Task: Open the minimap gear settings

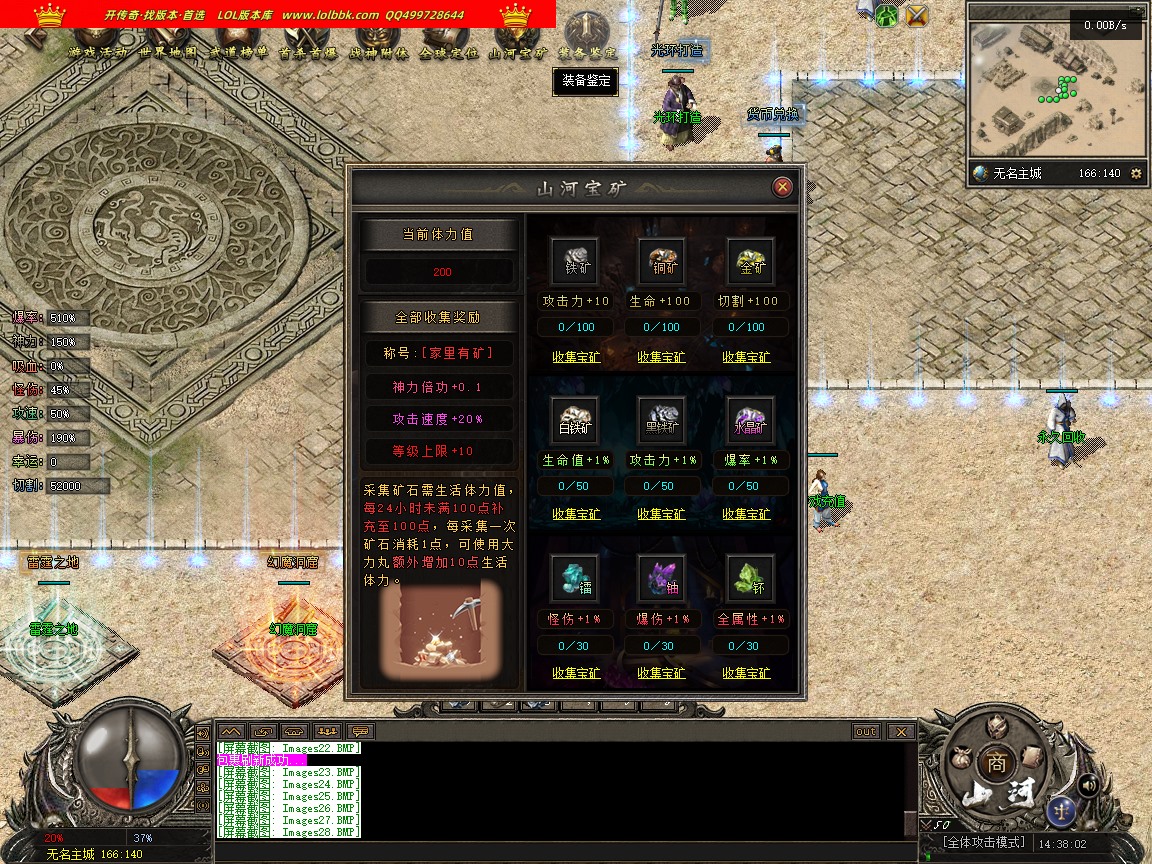Action: (1135, 173)
